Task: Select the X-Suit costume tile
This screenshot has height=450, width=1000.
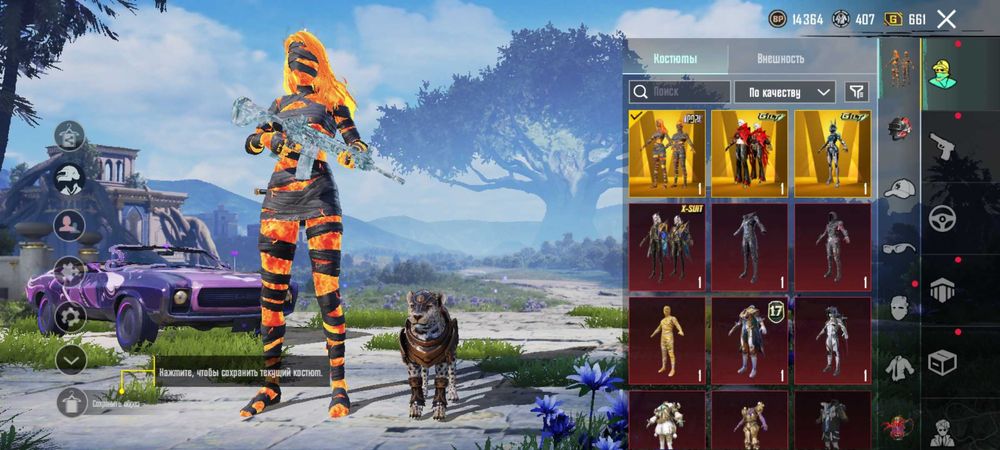Action: pos(666,247)
